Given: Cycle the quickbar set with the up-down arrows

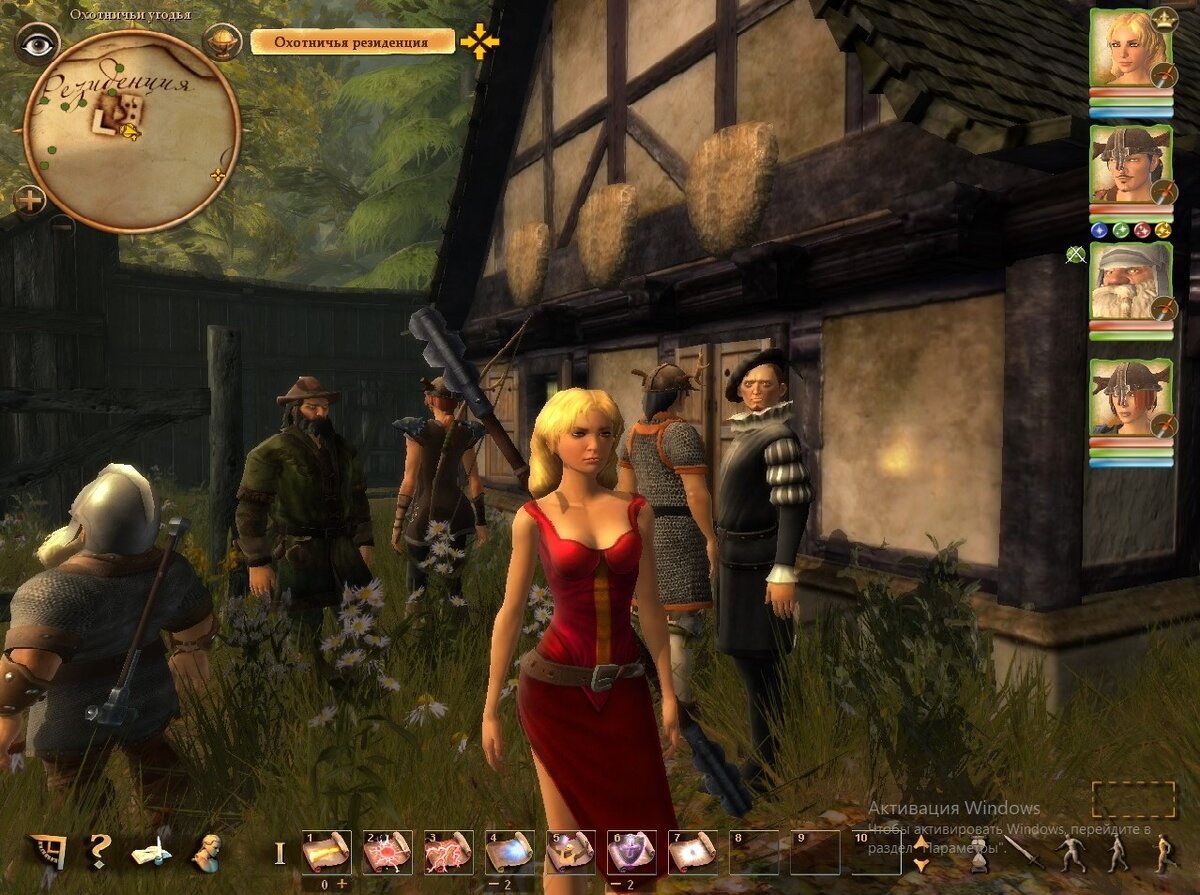Looking at the screenshot, I should tap(921, 853).
